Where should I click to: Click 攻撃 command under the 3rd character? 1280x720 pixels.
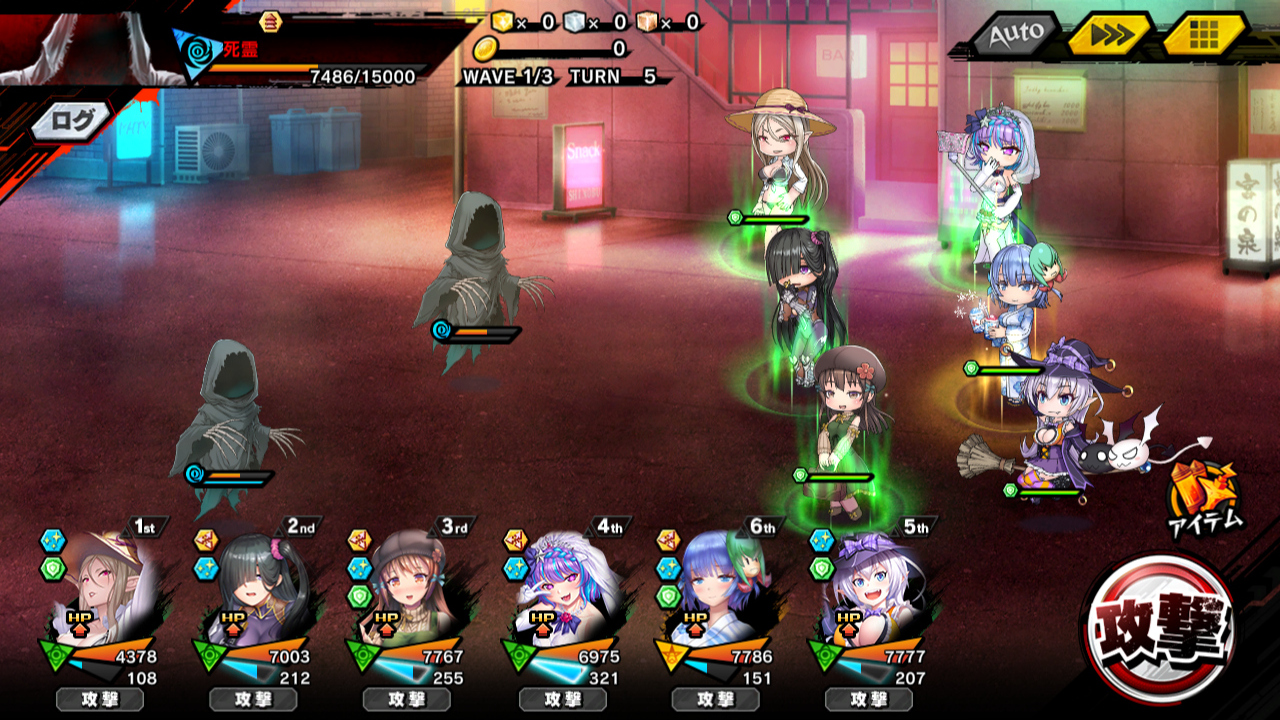coord(407,699)
